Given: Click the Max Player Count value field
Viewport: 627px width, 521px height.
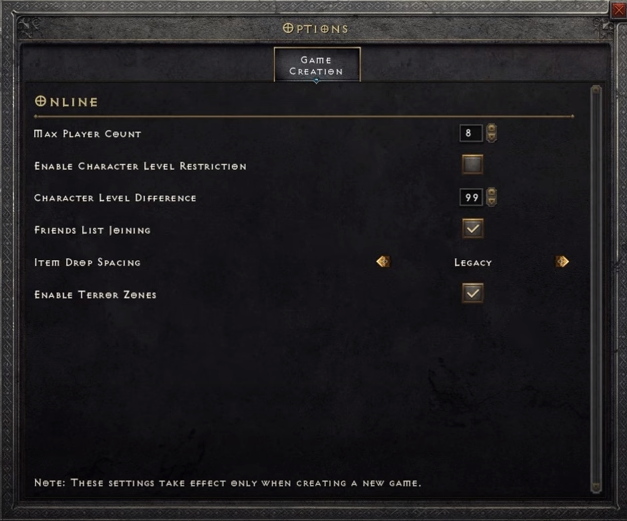Looking at the screenshot, I should 469,133.
